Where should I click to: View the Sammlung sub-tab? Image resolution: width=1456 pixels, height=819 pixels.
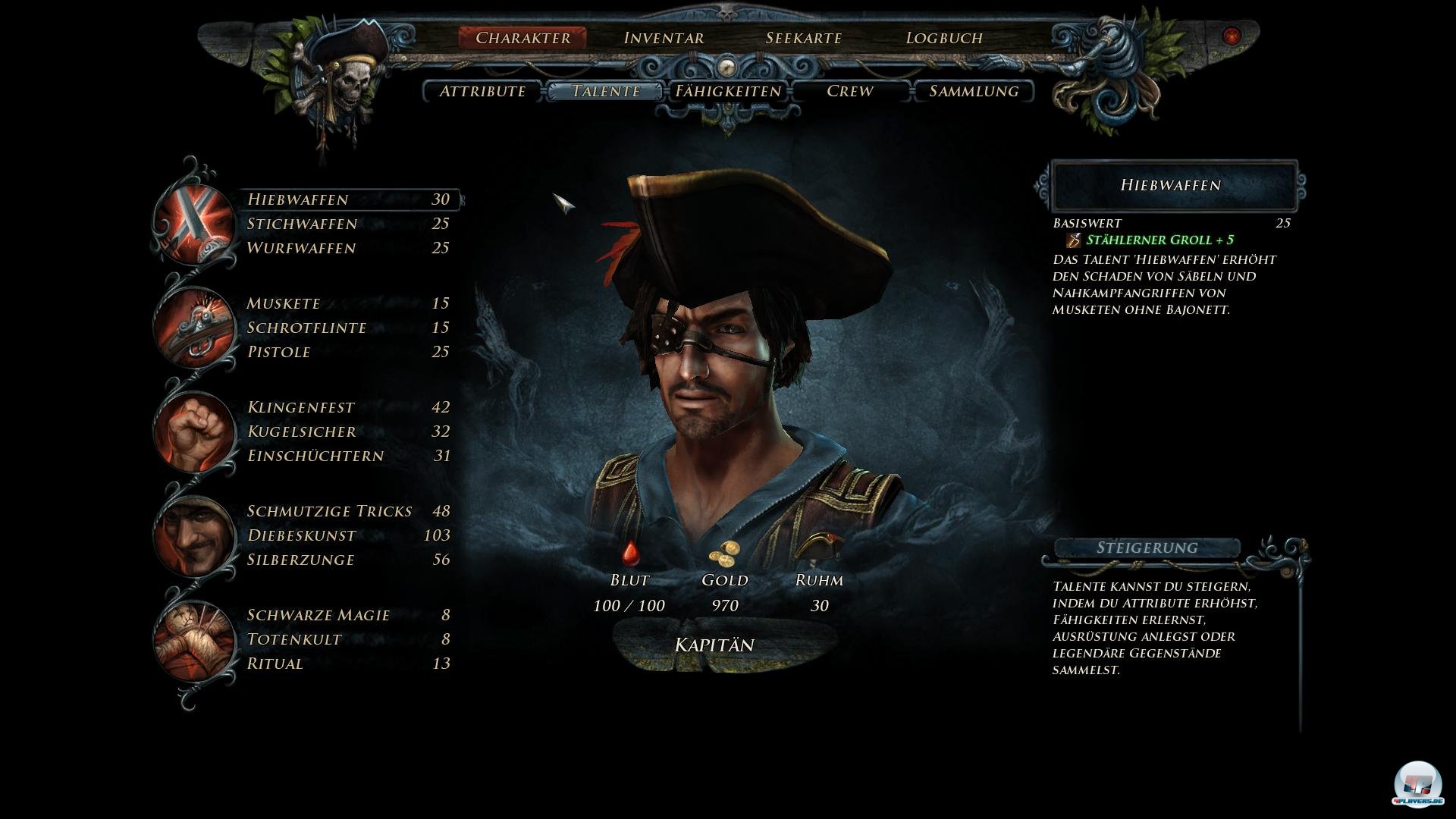(973, 91)
